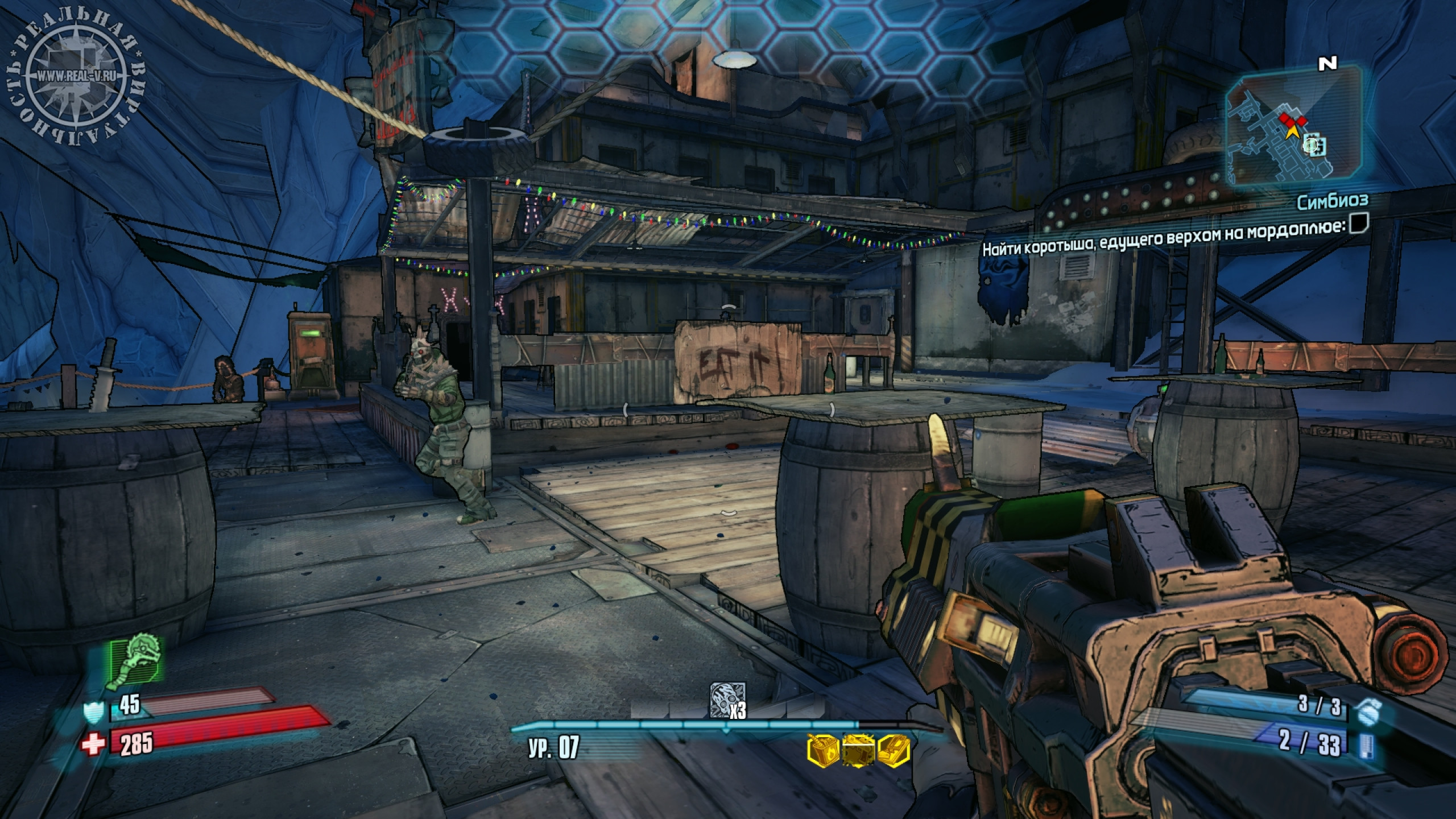Click the golden fuel canister loot icon
The image size is (1456, 819).
[x=822, y=749]
